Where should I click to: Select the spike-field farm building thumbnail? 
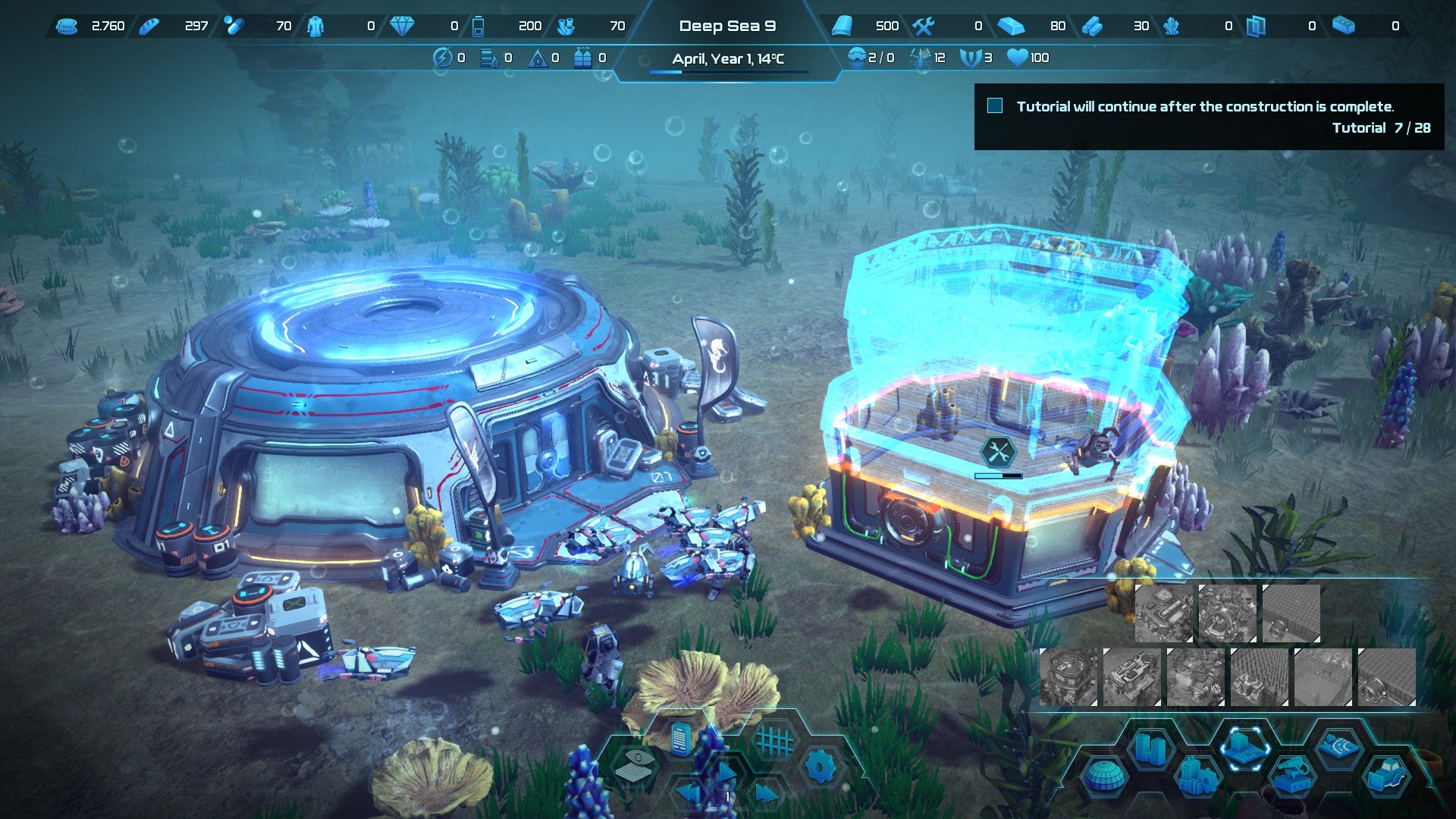tap(1260, 677)
